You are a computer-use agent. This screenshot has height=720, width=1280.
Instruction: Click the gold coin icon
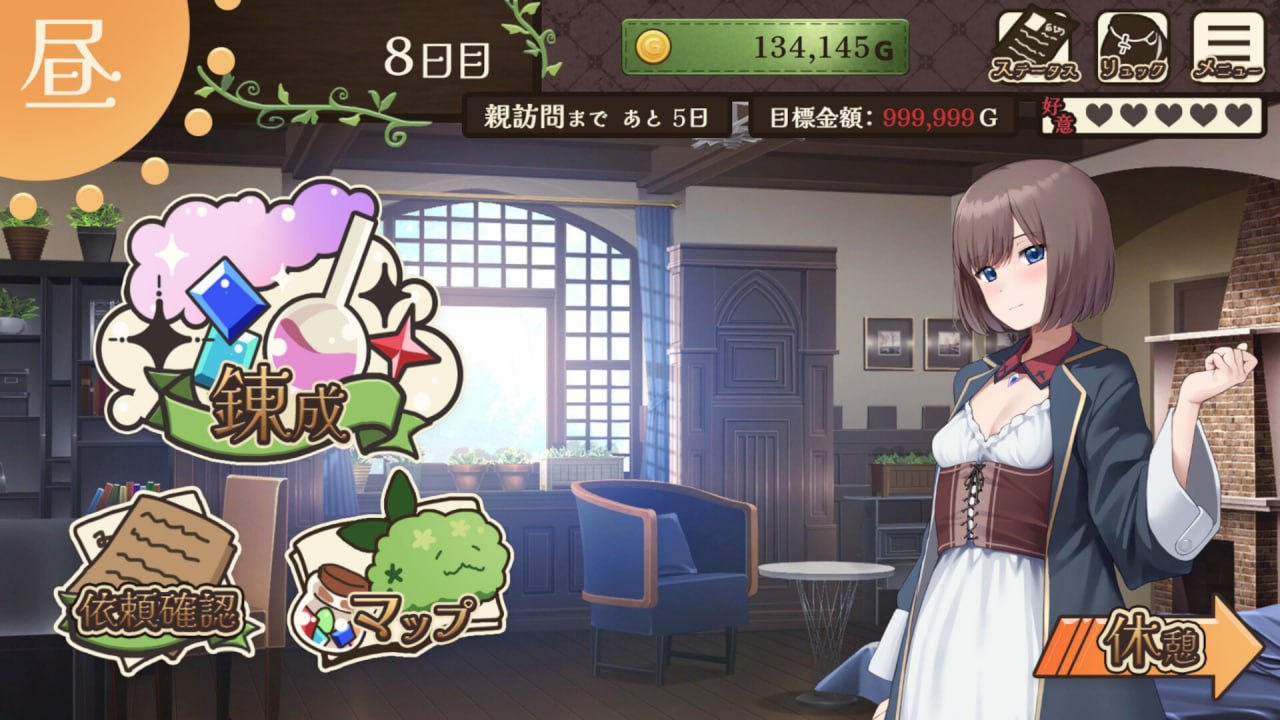pyautogui.click(x=652, y=45)
